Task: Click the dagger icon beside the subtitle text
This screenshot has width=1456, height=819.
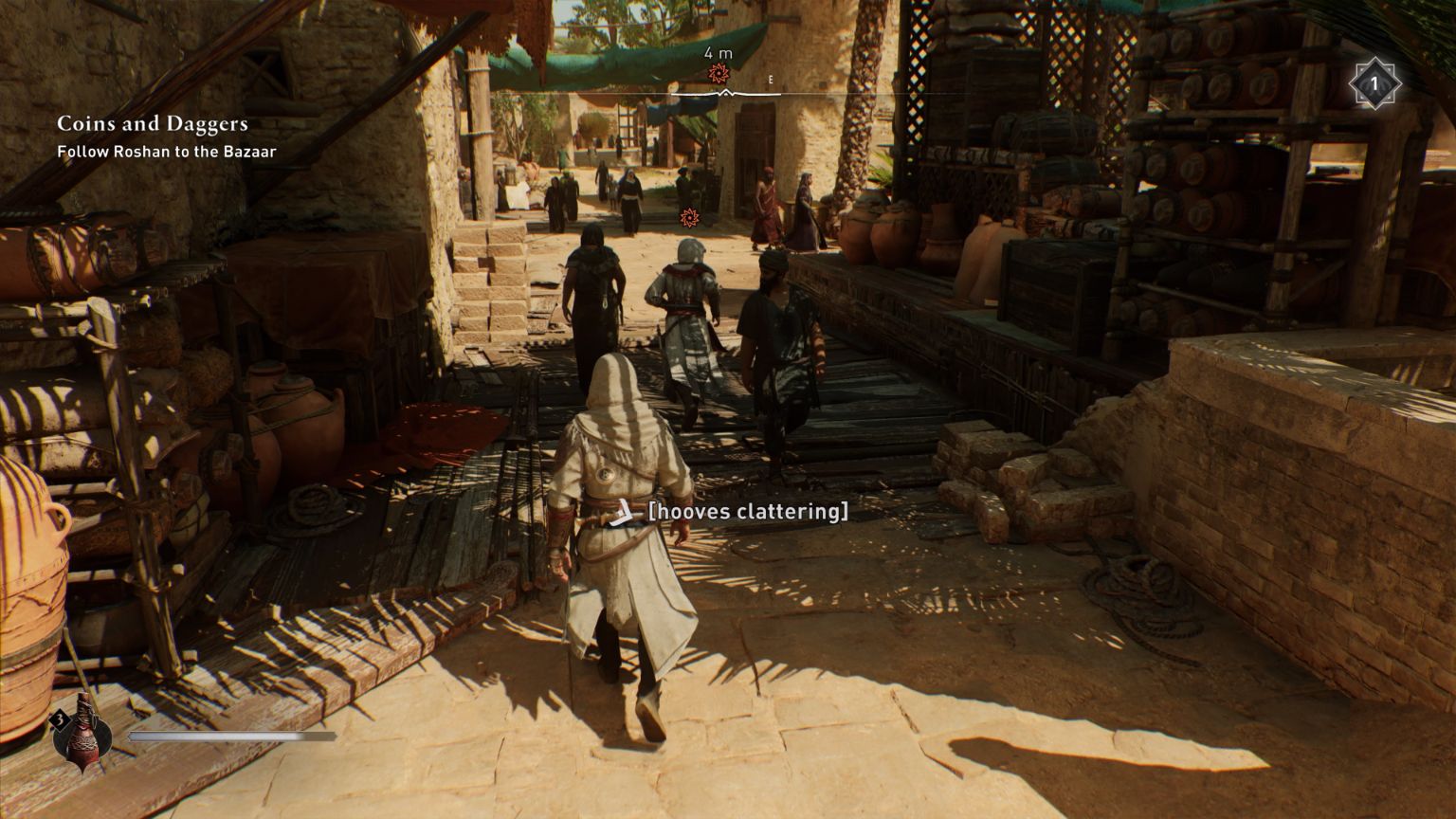Action: [623, 514]
